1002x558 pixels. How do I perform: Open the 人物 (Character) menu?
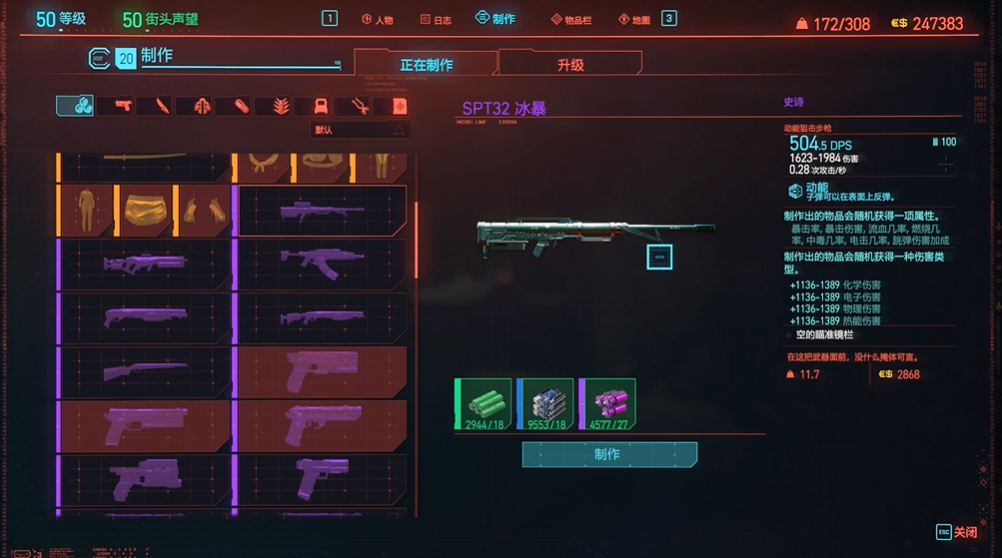pos(376,19)
